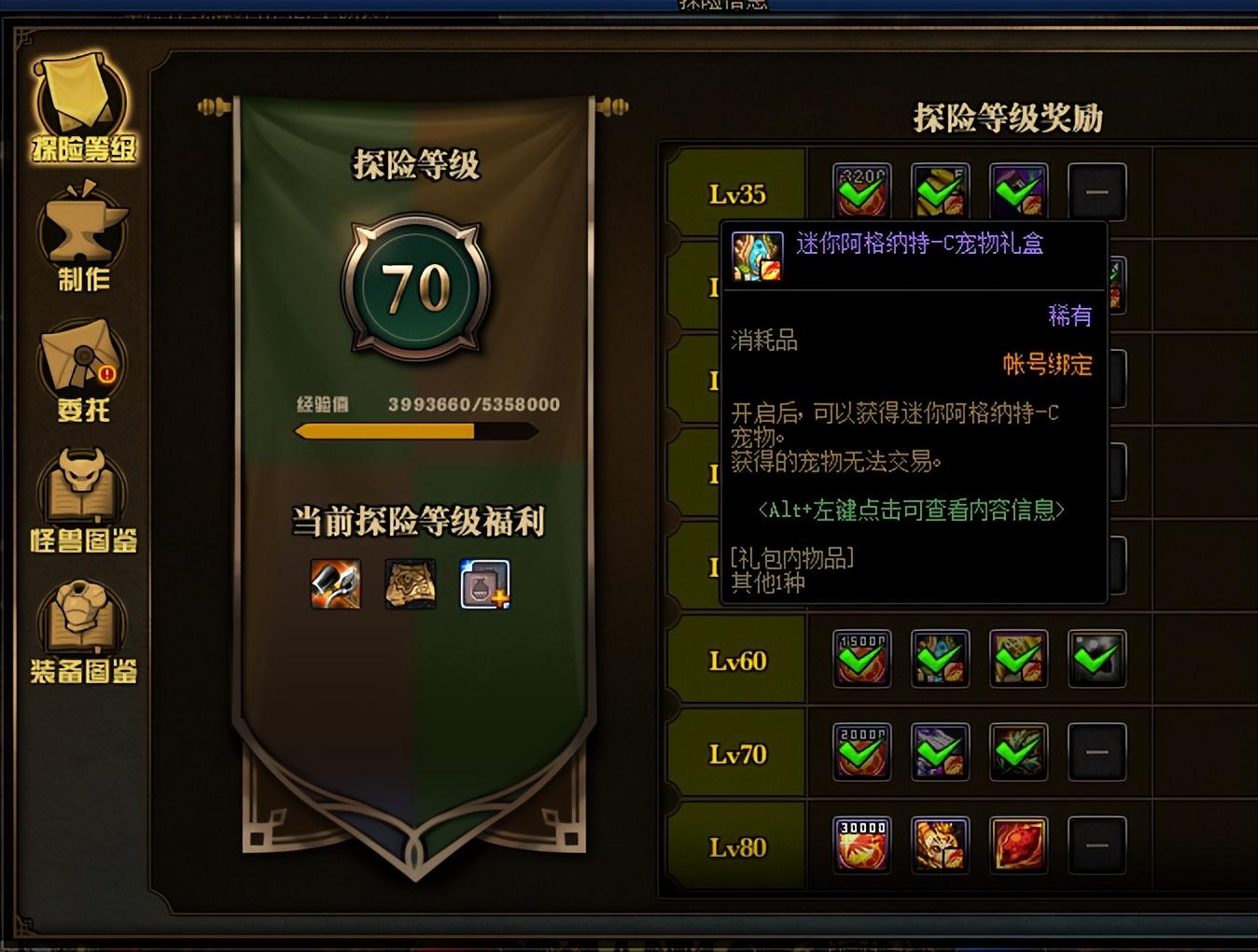
Task: Click the 经验值 experience progress bar
Action: pyautogui.click(x=416, y=430)
